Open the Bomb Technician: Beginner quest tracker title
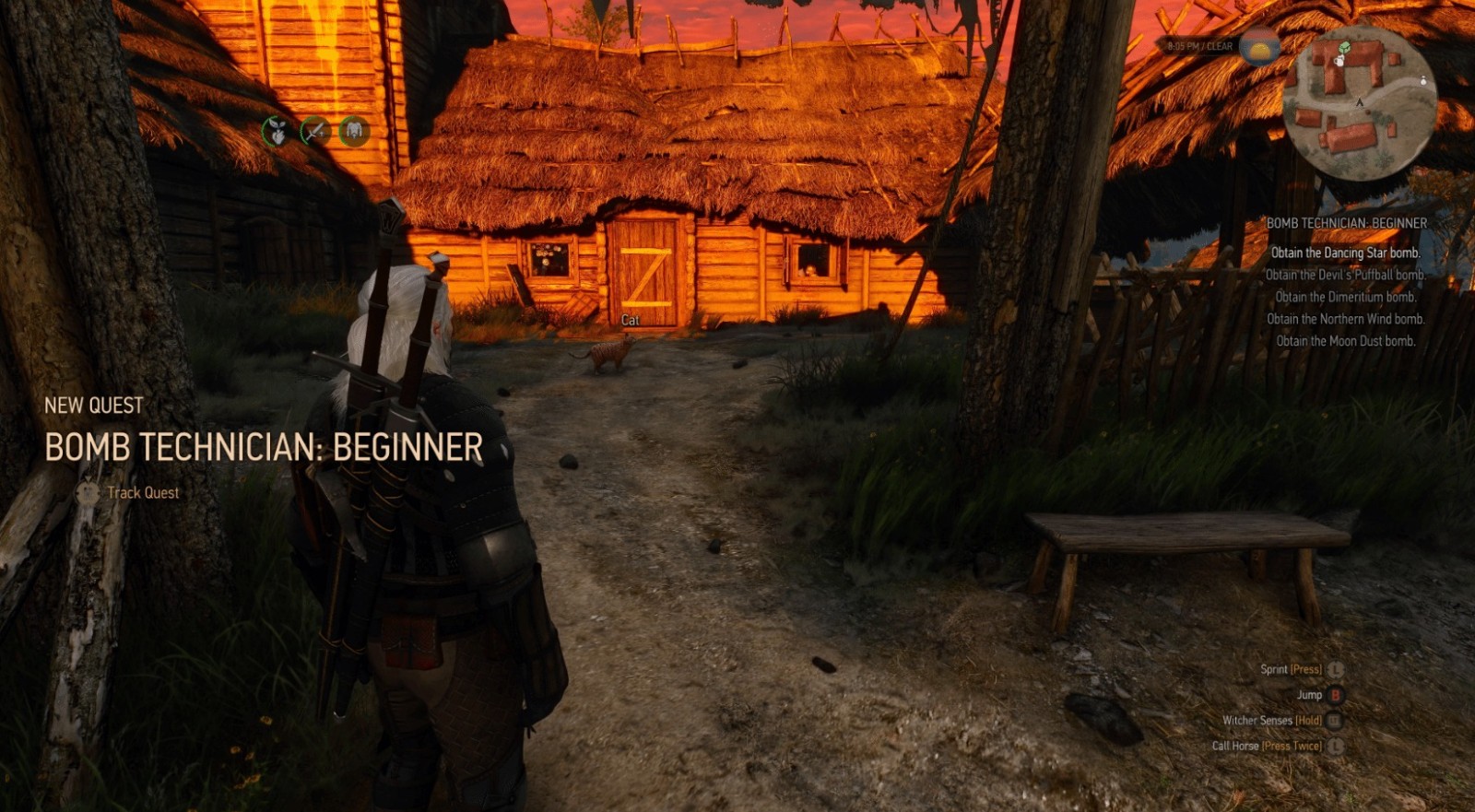This screenshot has height=812, width=1475. click(x=1346, y=223)
